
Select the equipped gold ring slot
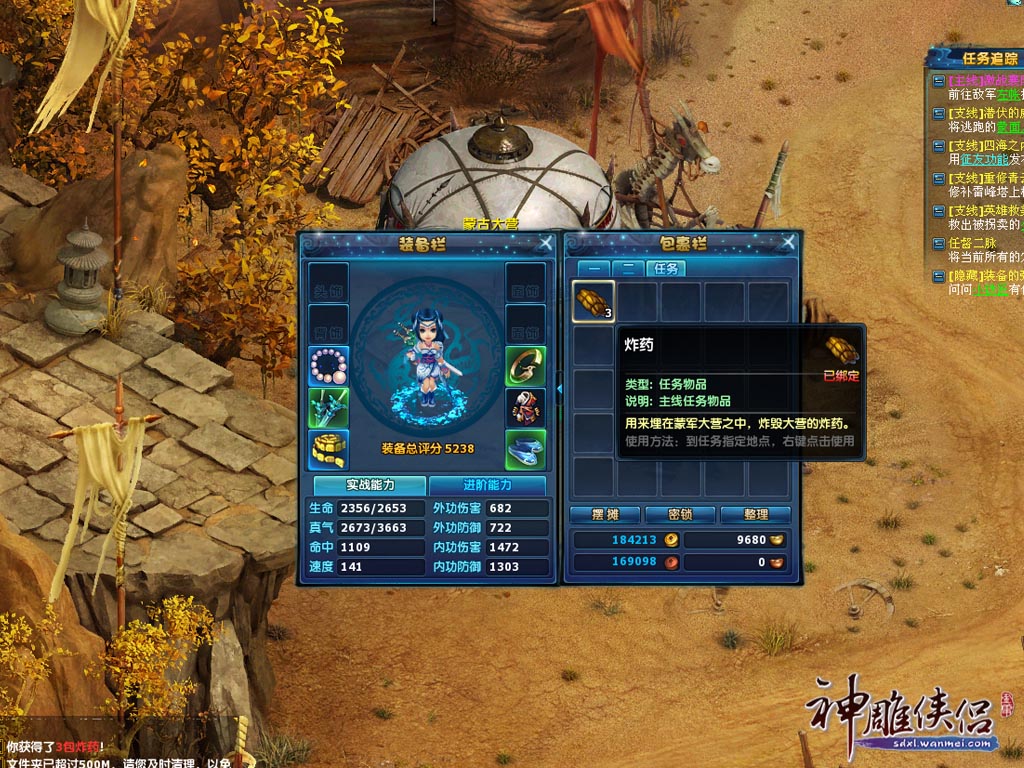(525, 366)
